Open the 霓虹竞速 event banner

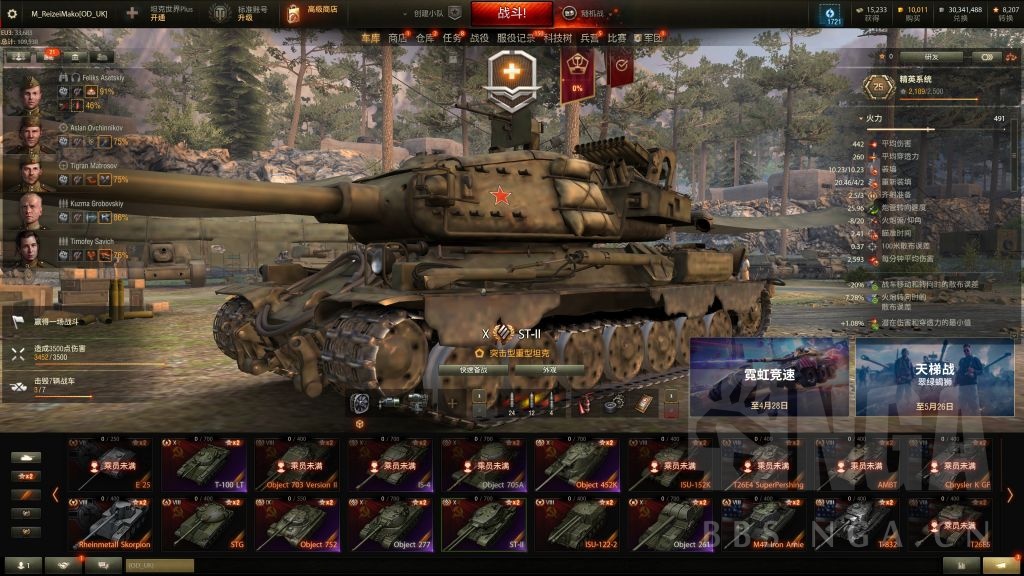tap(768, 376)
